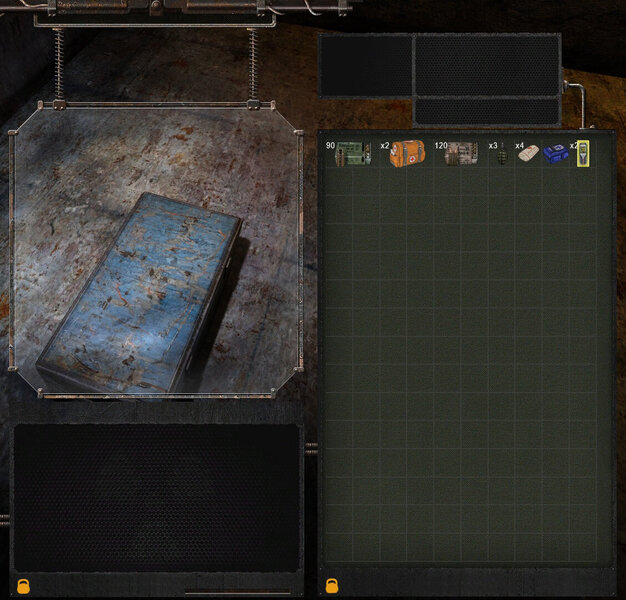Pick the orange medkit stack
Viewport: 626px width, 600px height.
pyautogui.click(x=407, y=154)
